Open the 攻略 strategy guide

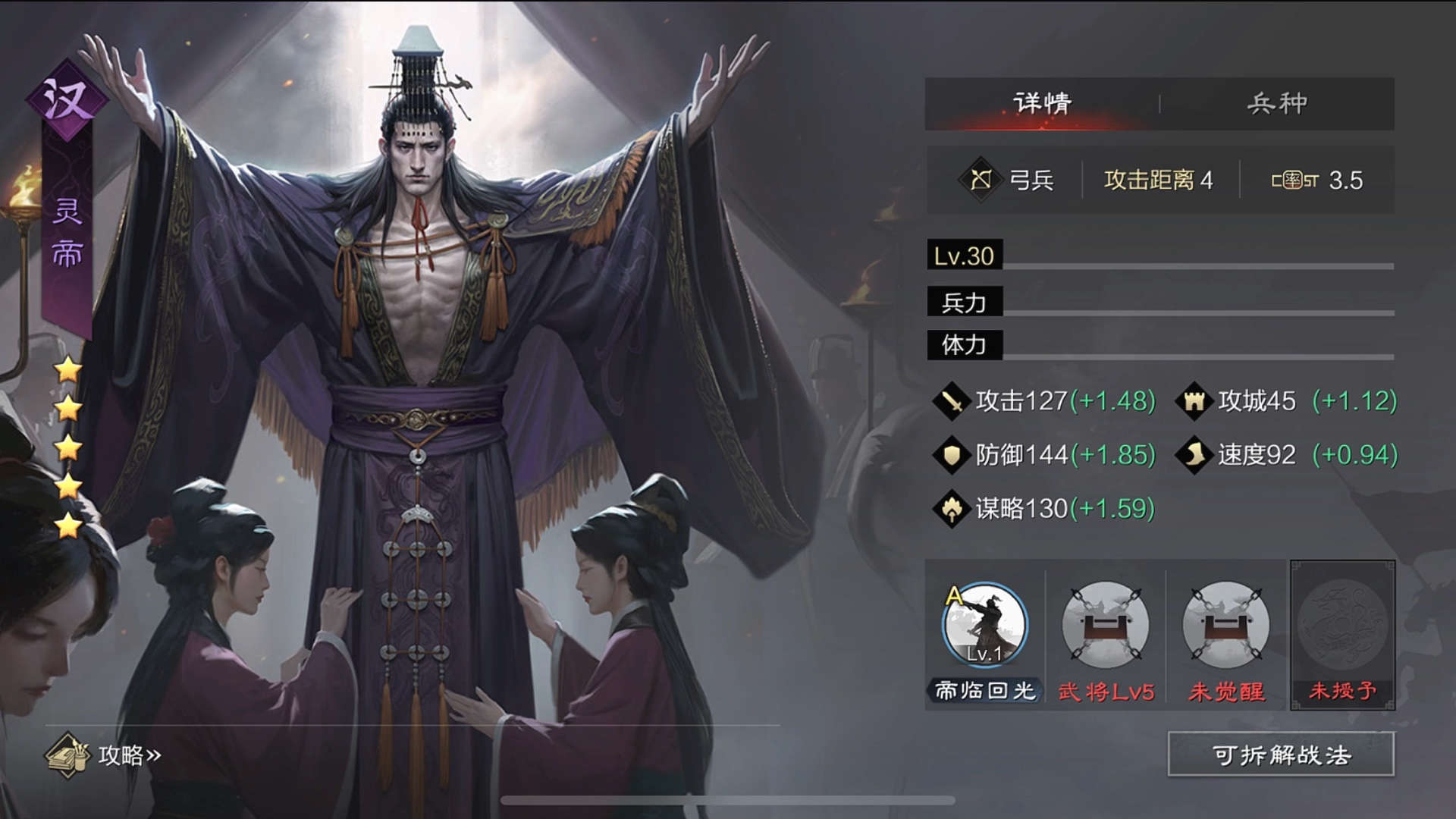point(105,755)
